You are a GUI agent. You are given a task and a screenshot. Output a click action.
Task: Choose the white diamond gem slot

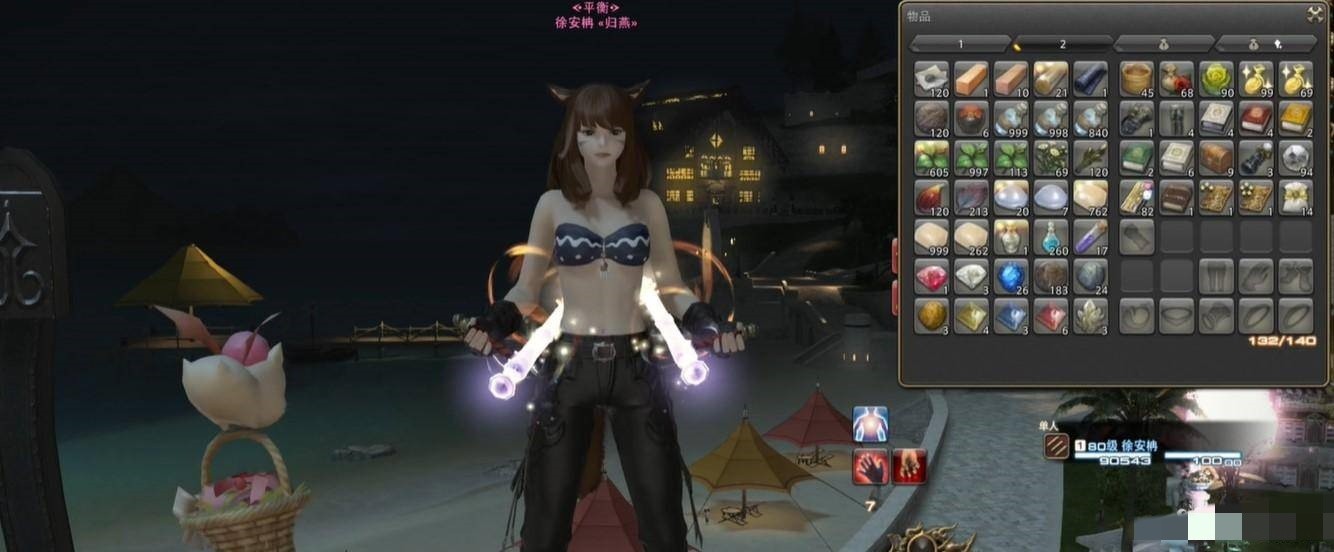971,277
